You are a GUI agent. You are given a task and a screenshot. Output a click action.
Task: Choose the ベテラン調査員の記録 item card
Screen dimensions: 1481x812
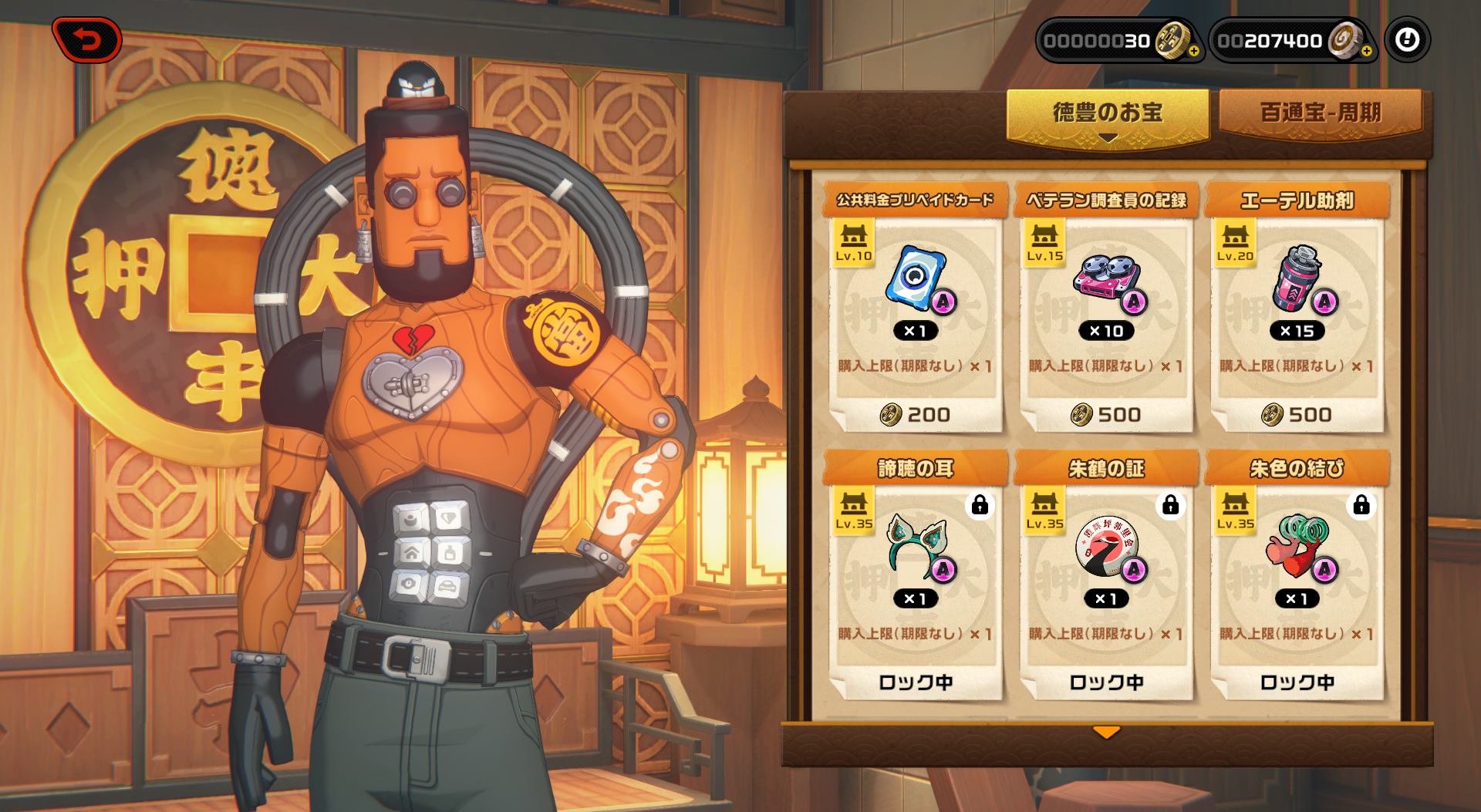[1105, 308]
